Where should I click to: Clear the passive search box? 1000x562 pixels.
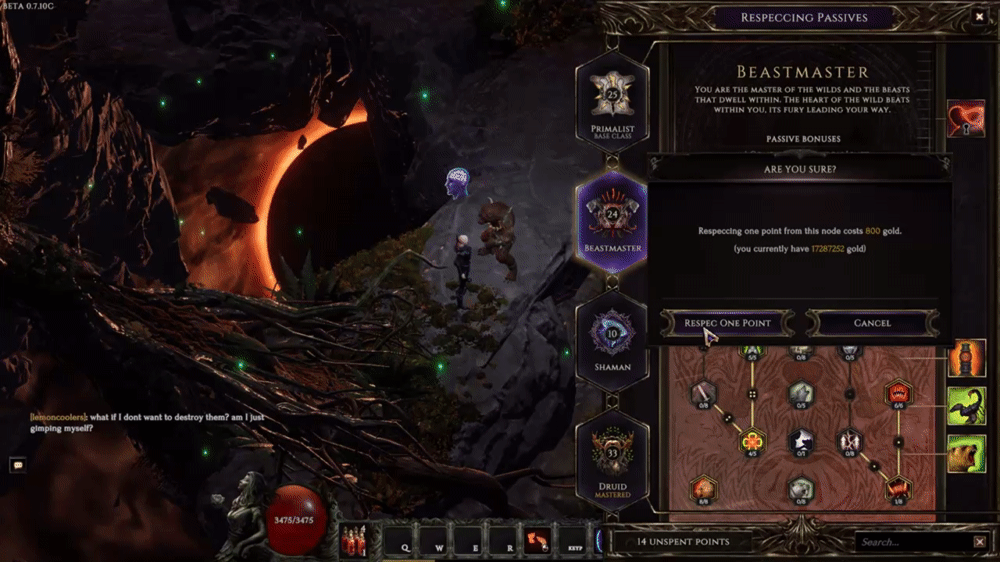coord(979,542)
